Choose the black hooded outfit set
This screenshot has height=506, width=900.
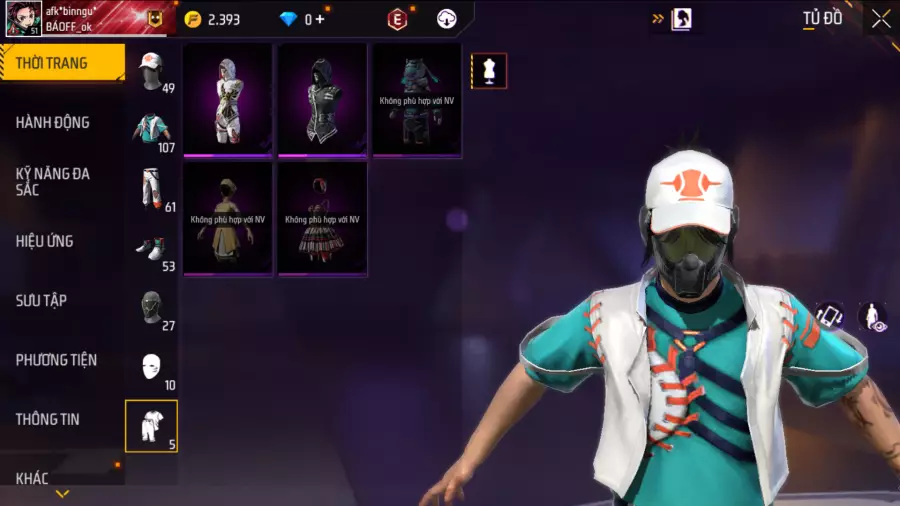click(x=322, y=99)
